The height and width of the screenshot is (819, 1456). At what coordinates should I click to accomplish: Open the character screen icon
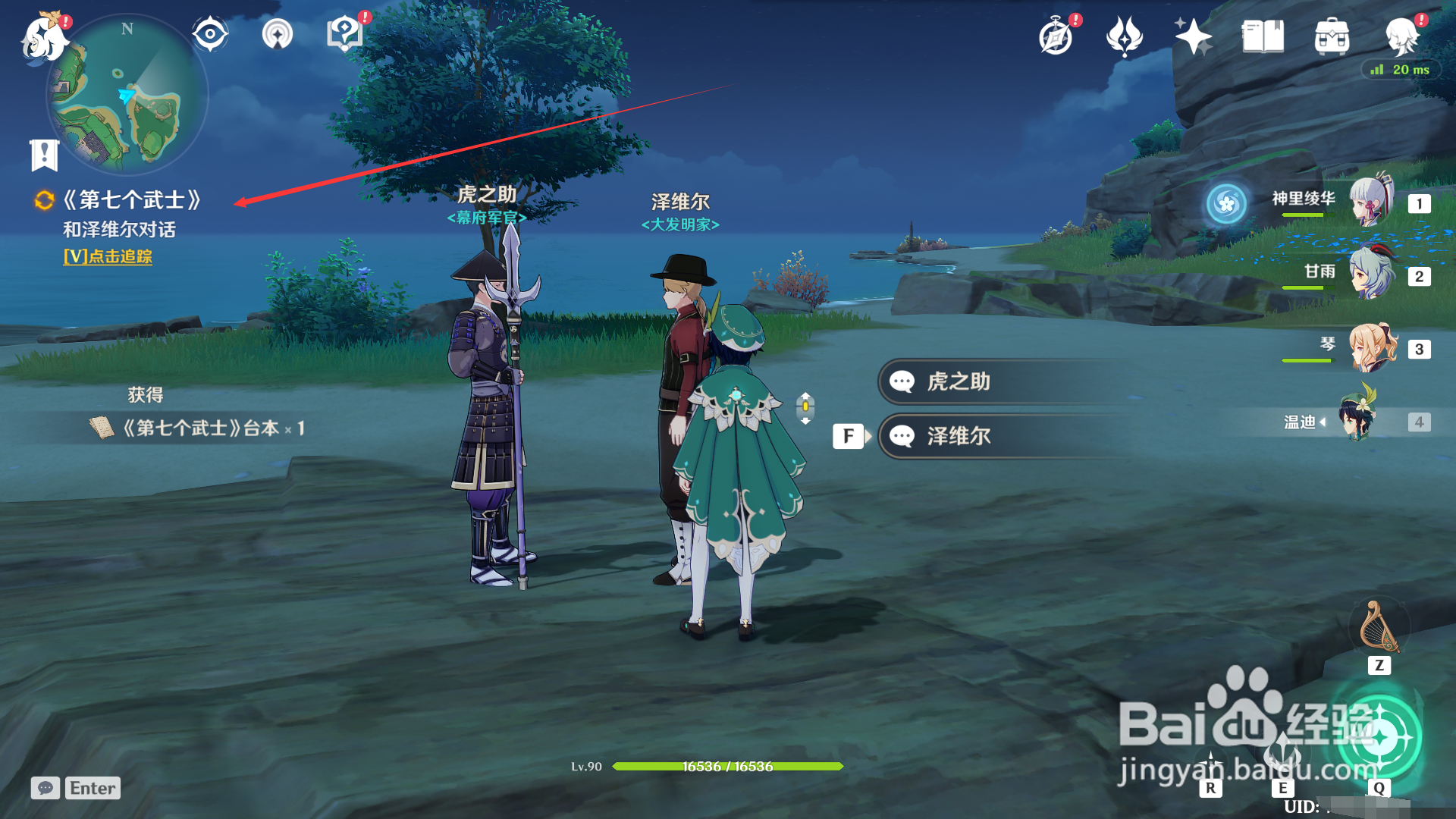click(1401, 36)
